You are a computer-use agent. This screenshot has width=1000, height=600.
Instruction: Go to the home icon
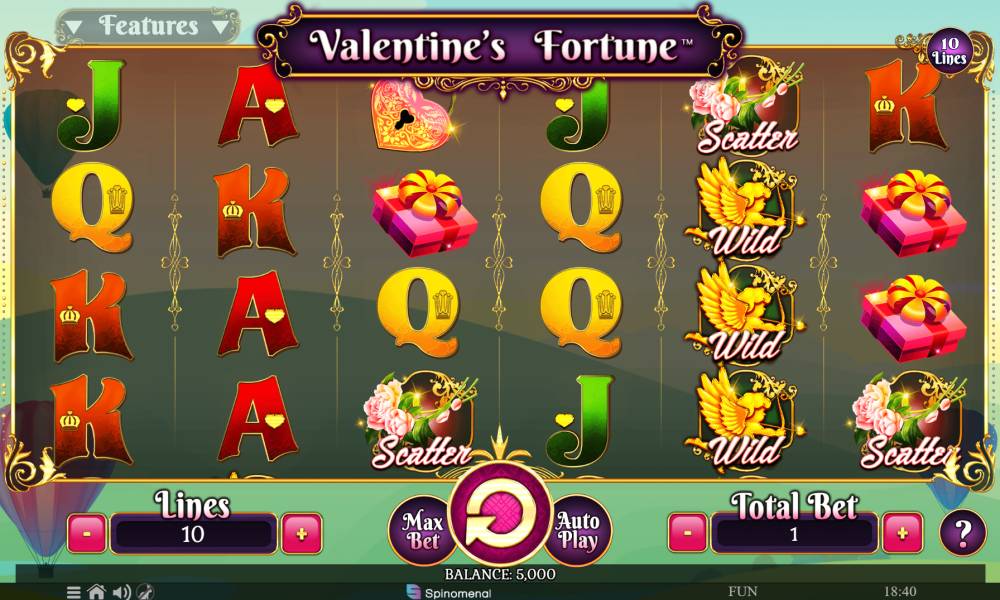point(96,592)
